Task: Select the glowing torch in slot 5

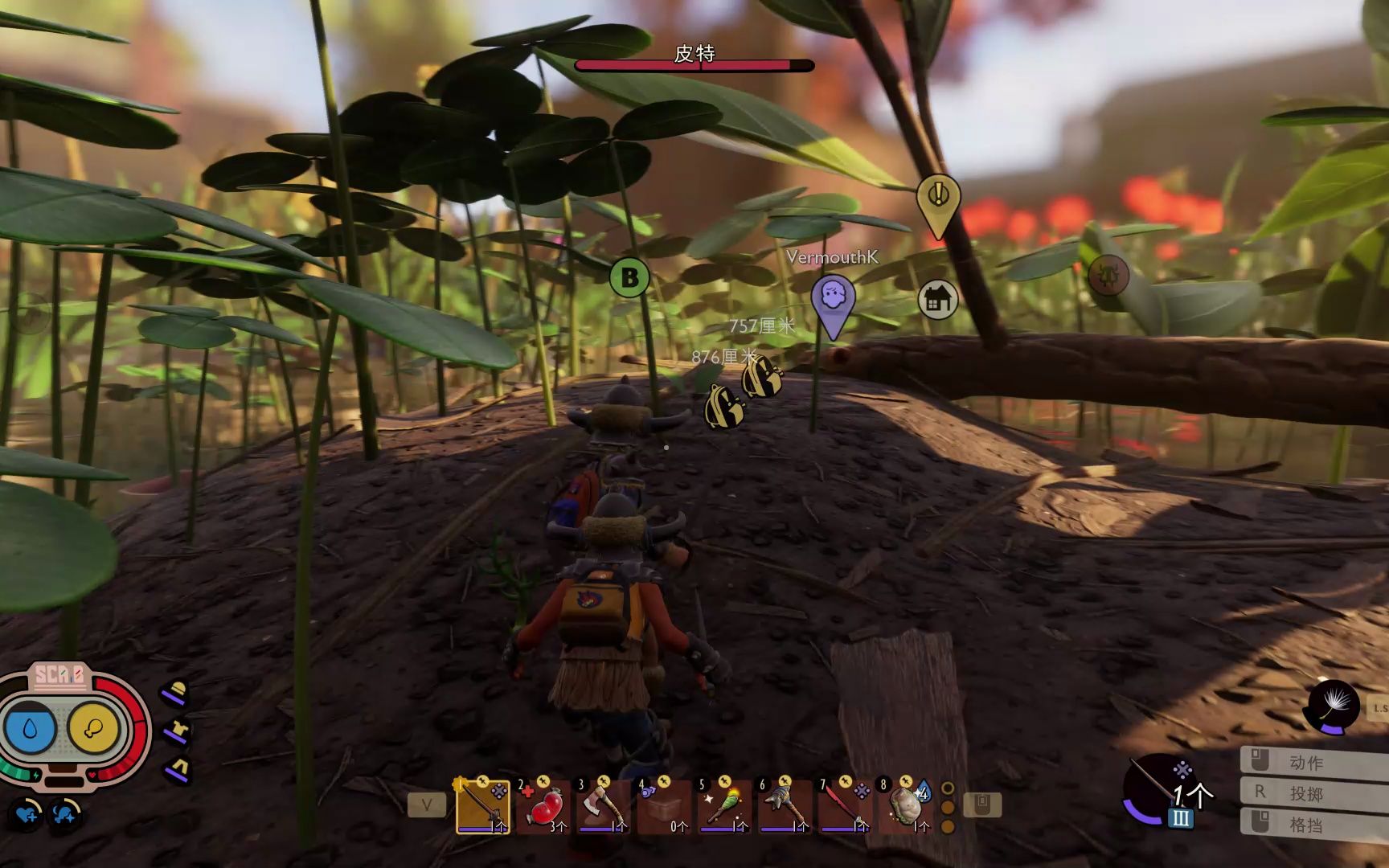Action: point(724,806)
